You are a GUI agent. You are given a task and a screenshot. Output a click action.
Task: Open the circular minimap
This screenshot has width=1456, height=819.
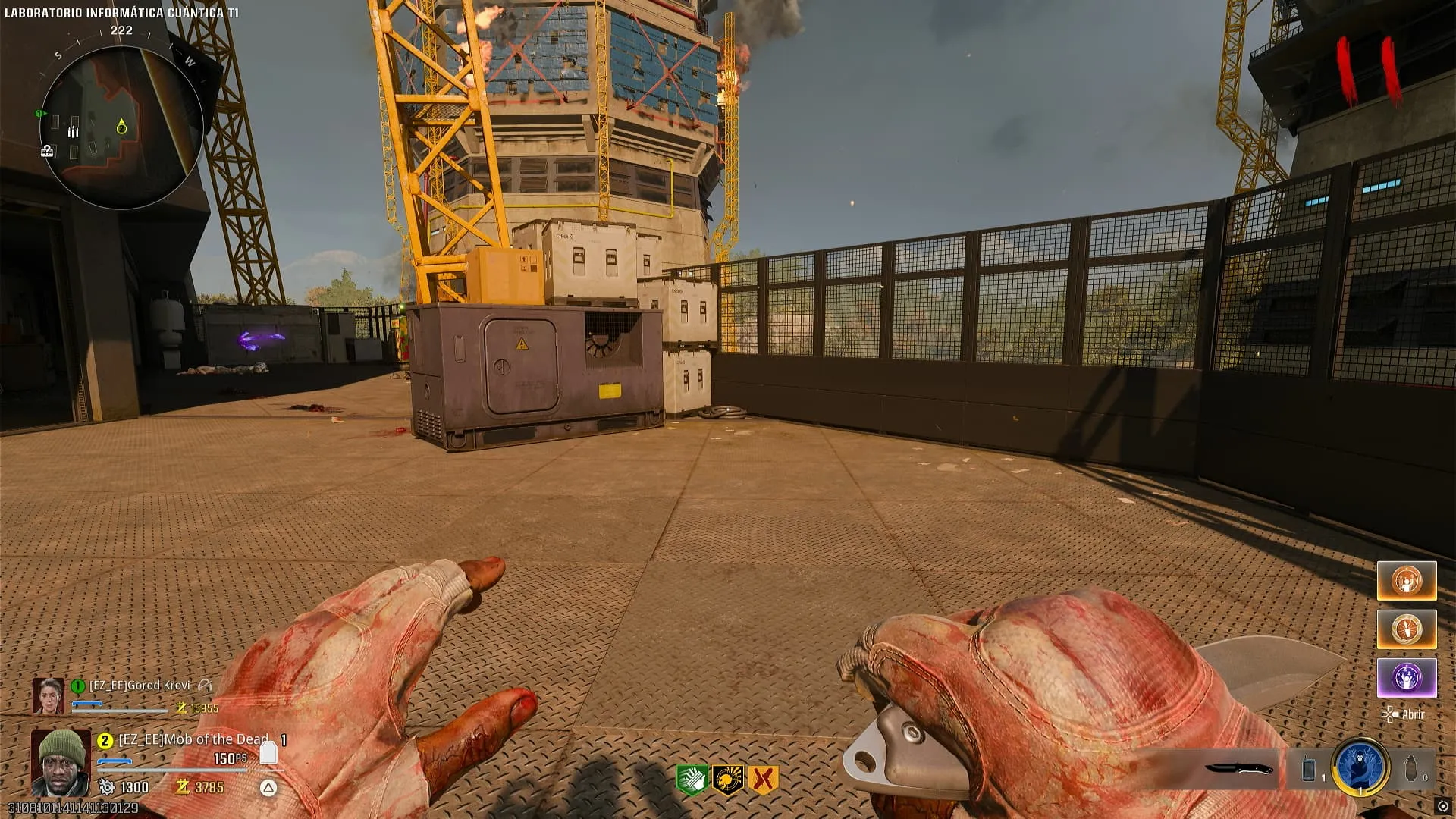121,127
